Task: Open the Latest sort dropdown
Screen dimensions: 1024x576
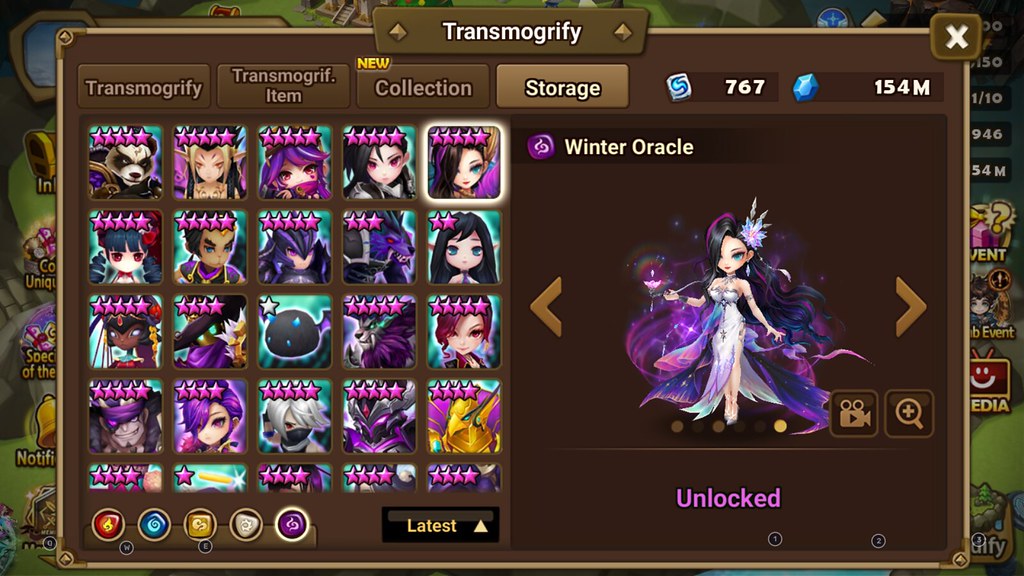Action: (x=440, y=525)
